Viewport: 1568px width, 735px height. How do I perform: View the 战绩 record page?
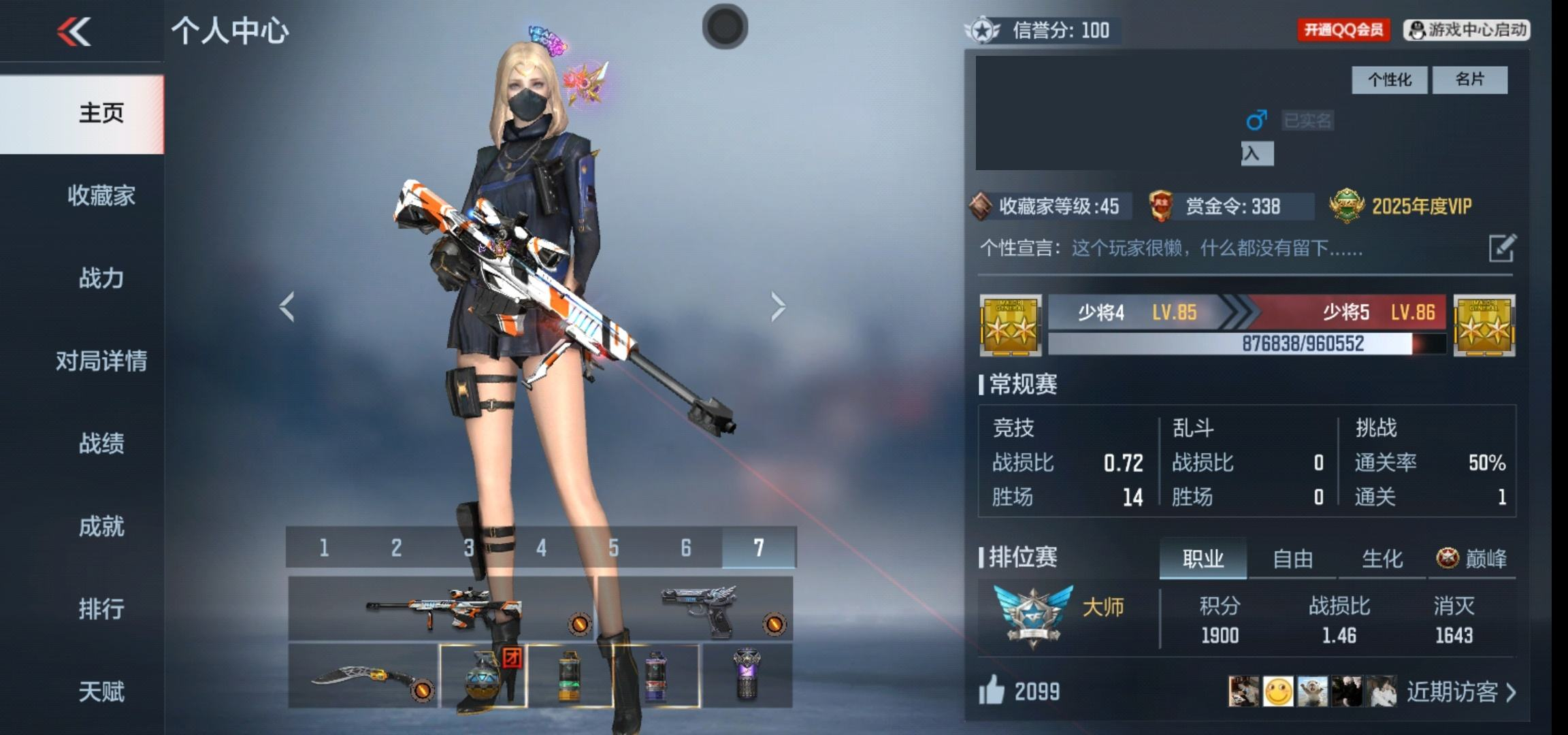101,444
